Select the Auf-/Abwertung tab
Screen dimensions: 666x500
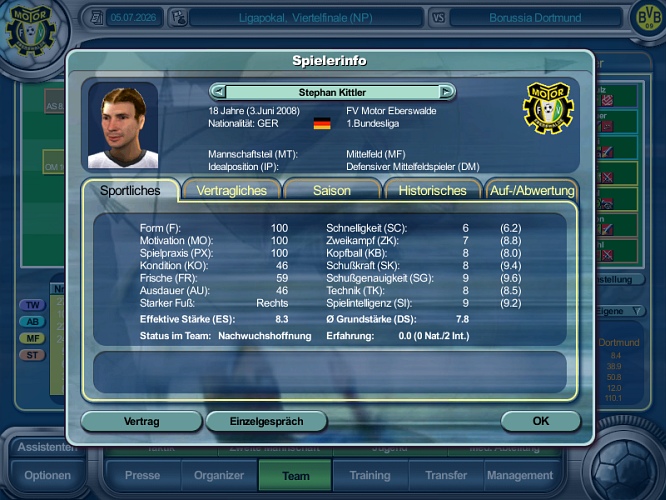tap(531, 190)
